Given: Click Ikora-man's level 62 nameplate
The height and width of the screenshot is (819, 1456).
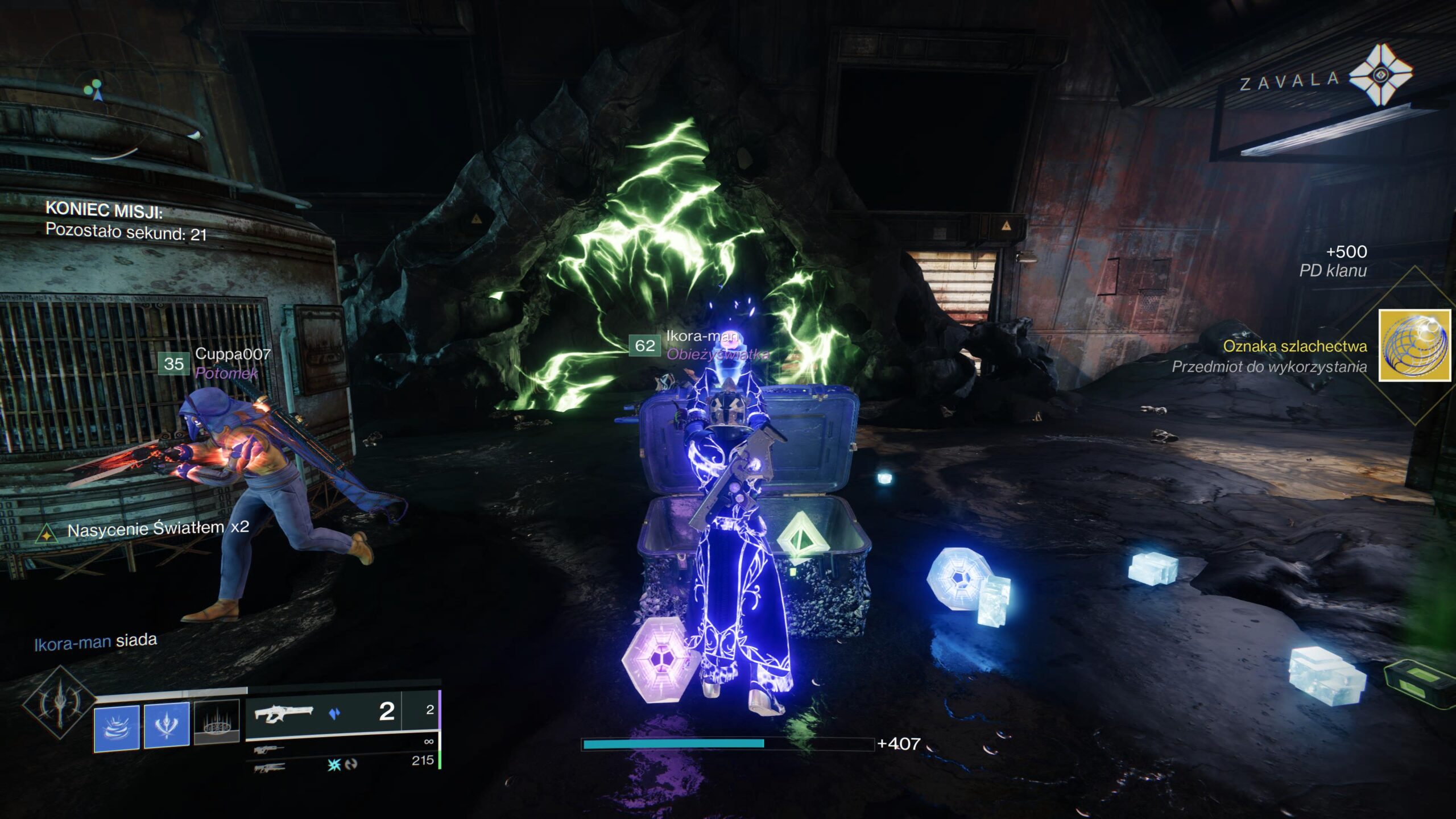Looking at the screenshot, I should coord(644,345).
